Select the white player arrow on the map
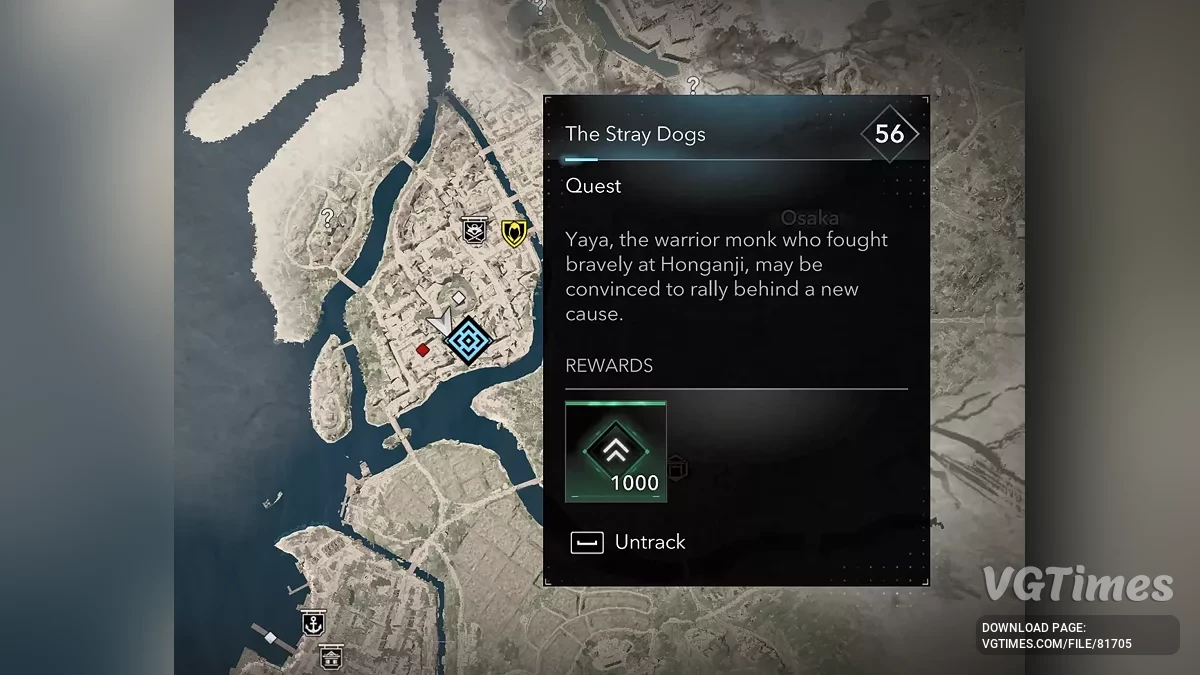 pos(439,323)
